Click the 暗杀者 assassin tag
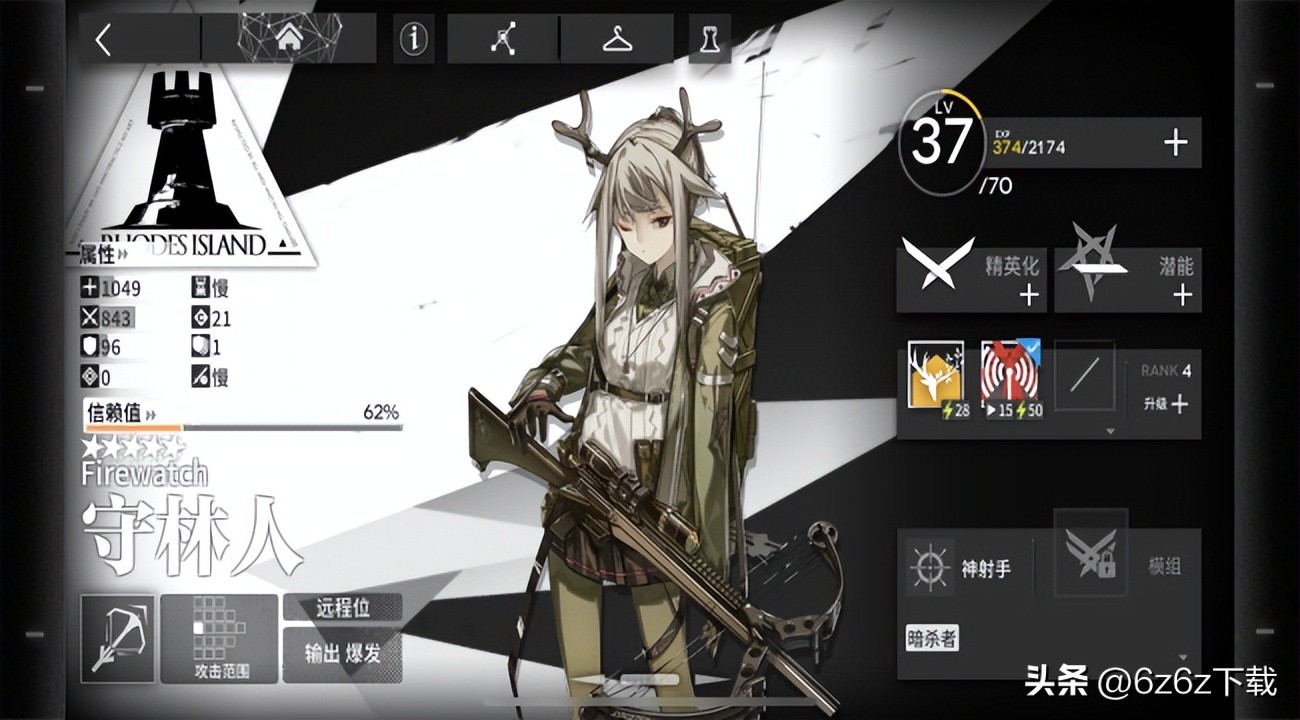 tap(931, 637)
